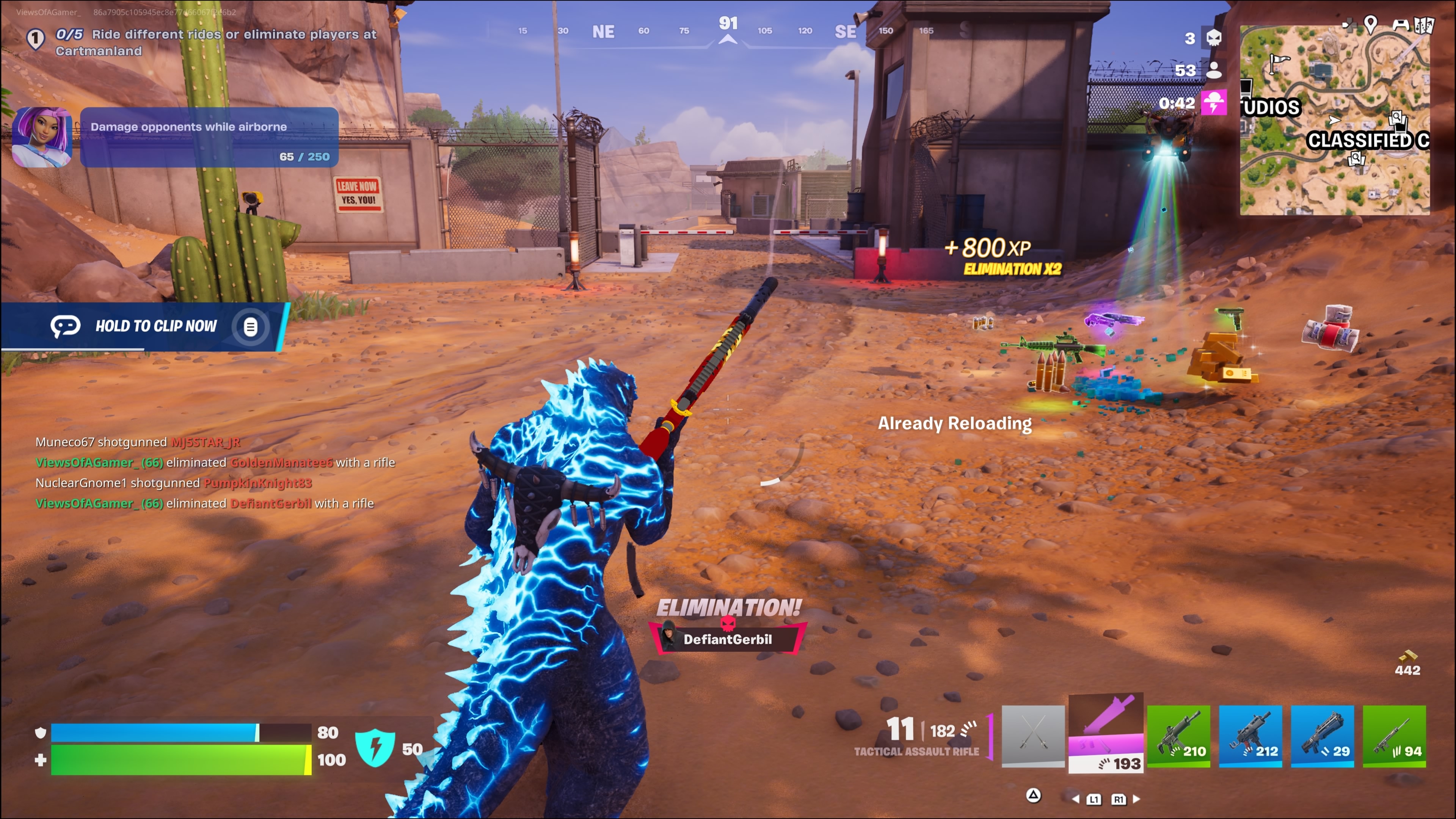Click the storm timer icon

(1213, 103)
